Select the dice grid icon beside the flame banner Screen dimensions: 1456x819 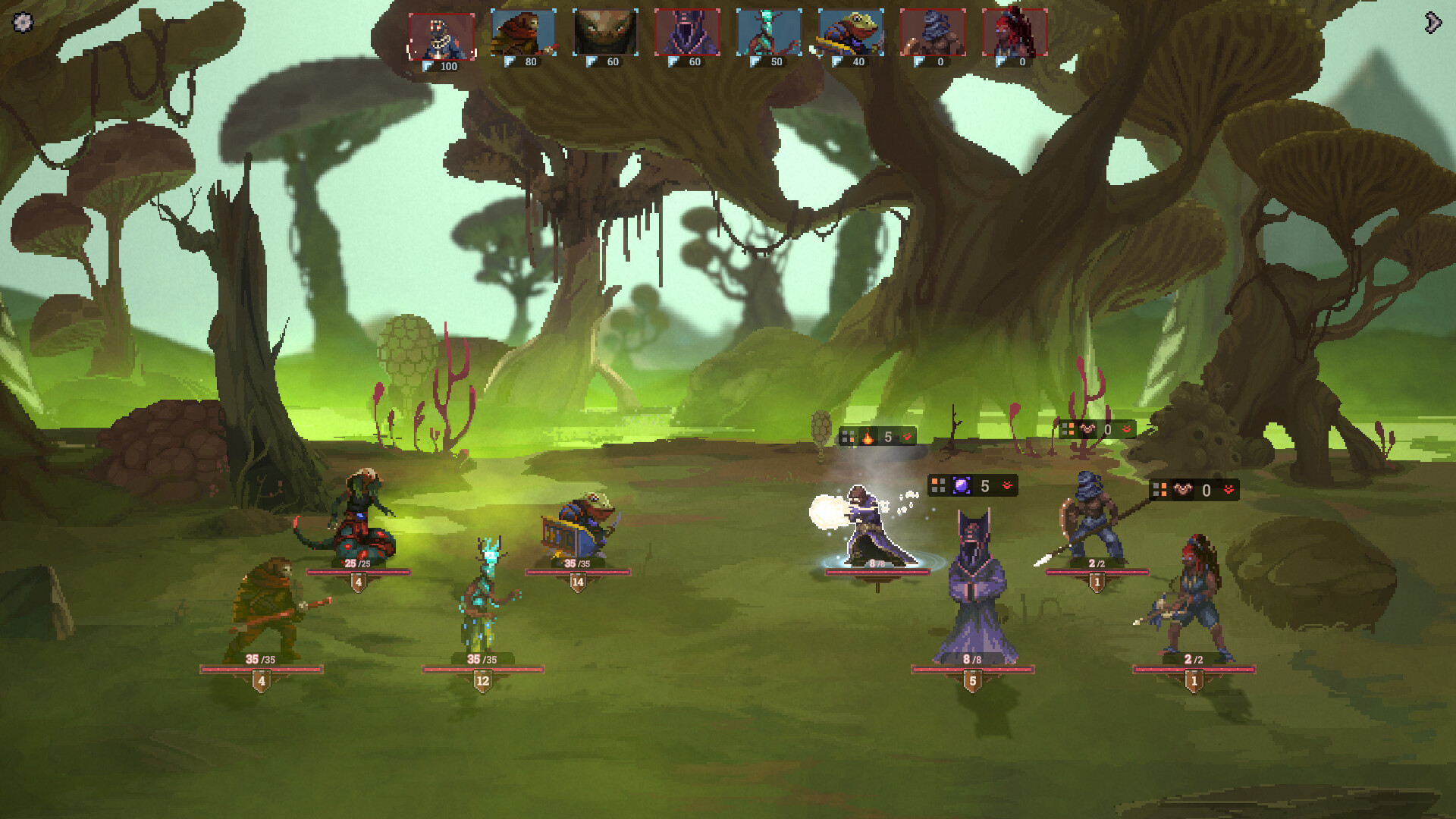[848, 436]
